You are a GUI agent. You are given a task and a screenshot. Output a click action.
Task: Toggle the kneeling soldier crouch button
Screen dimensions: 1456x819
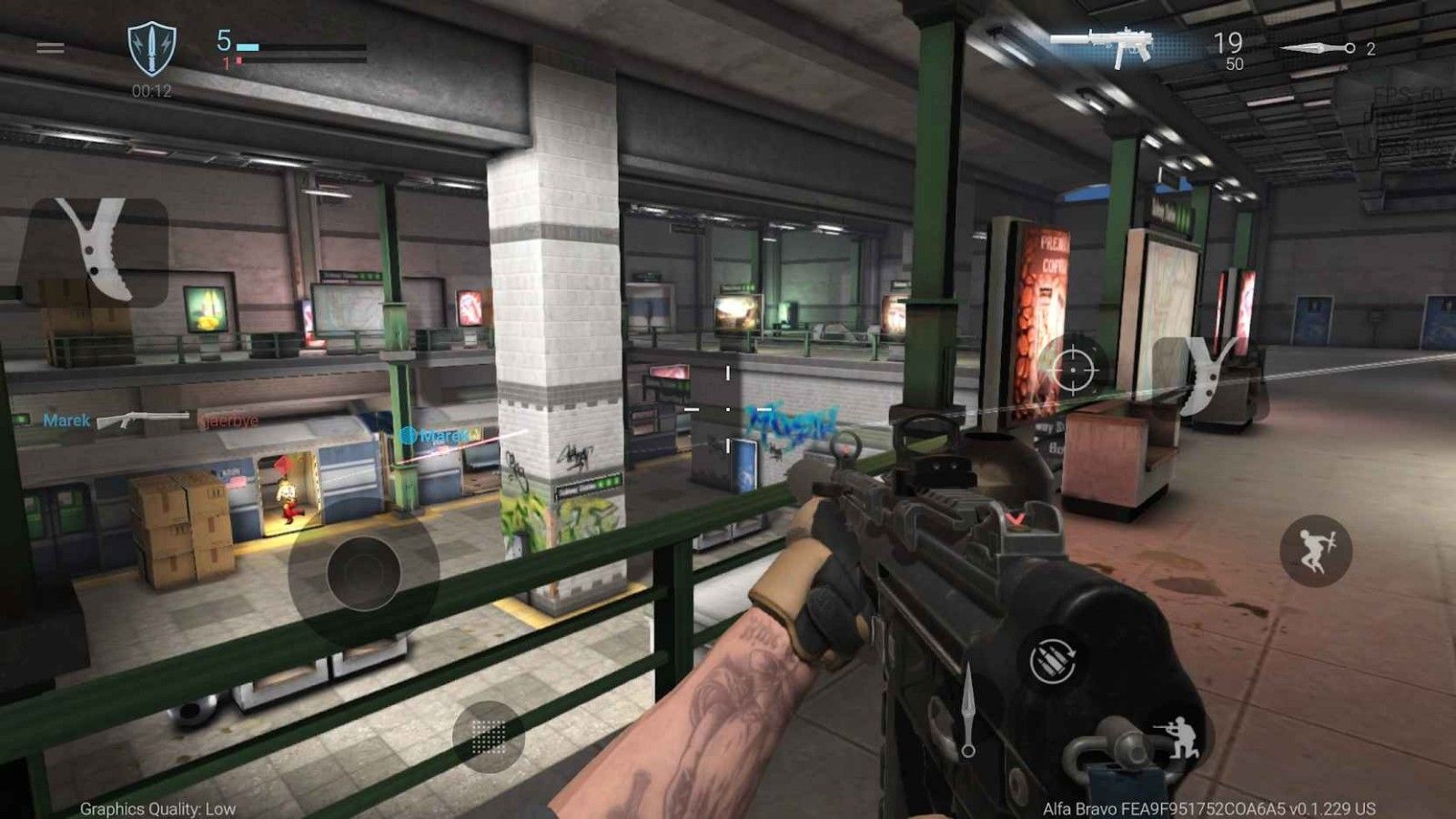1178,737
